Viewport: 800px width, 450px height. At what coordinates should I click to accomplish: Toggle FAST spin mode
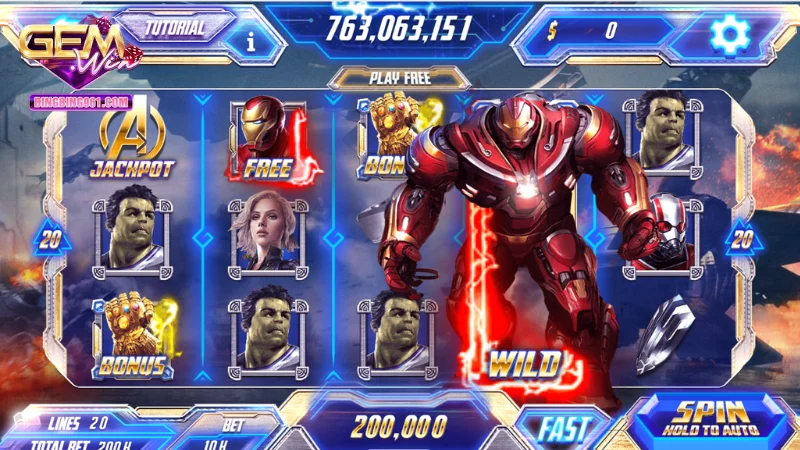564,428
